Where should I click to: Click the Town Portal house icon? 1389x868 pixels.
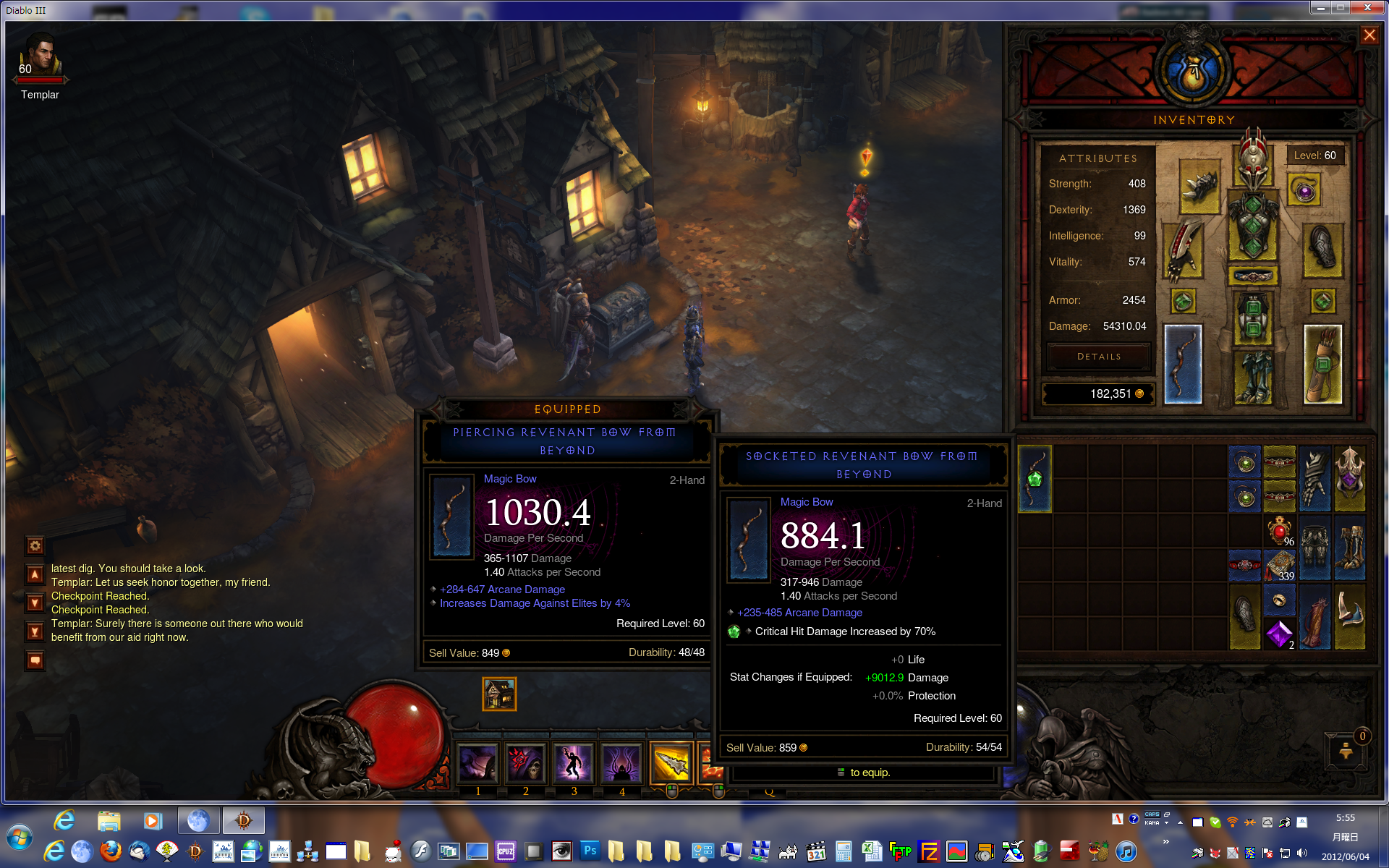499,694
